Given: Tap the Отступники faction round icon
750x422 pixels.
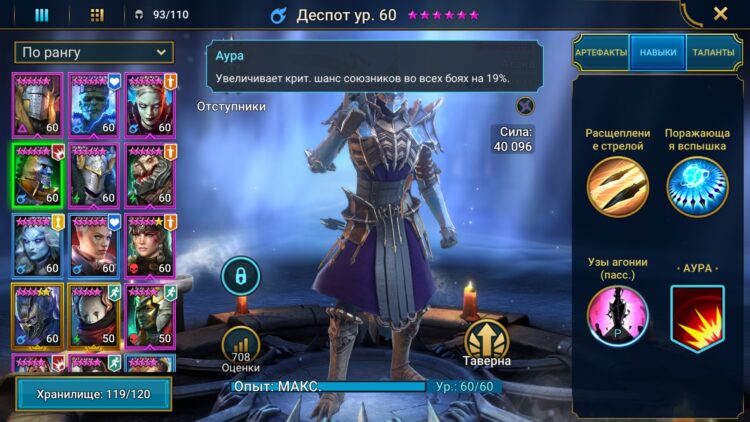Looking at the screenshot, I should (x=525, y=105).
